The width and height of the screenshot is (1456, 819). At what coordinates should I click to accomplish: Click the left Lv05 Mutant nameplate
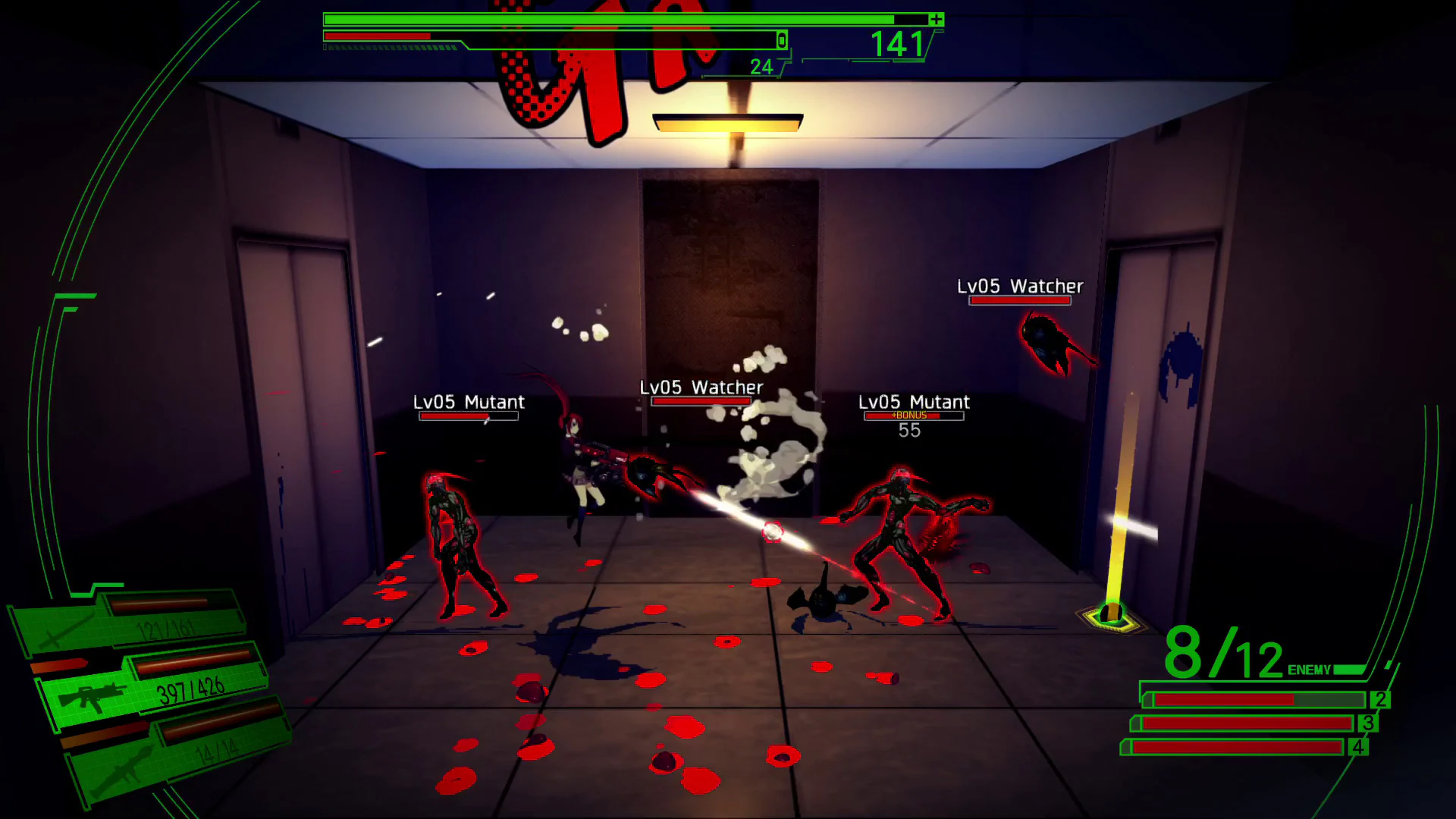[469, 403]
